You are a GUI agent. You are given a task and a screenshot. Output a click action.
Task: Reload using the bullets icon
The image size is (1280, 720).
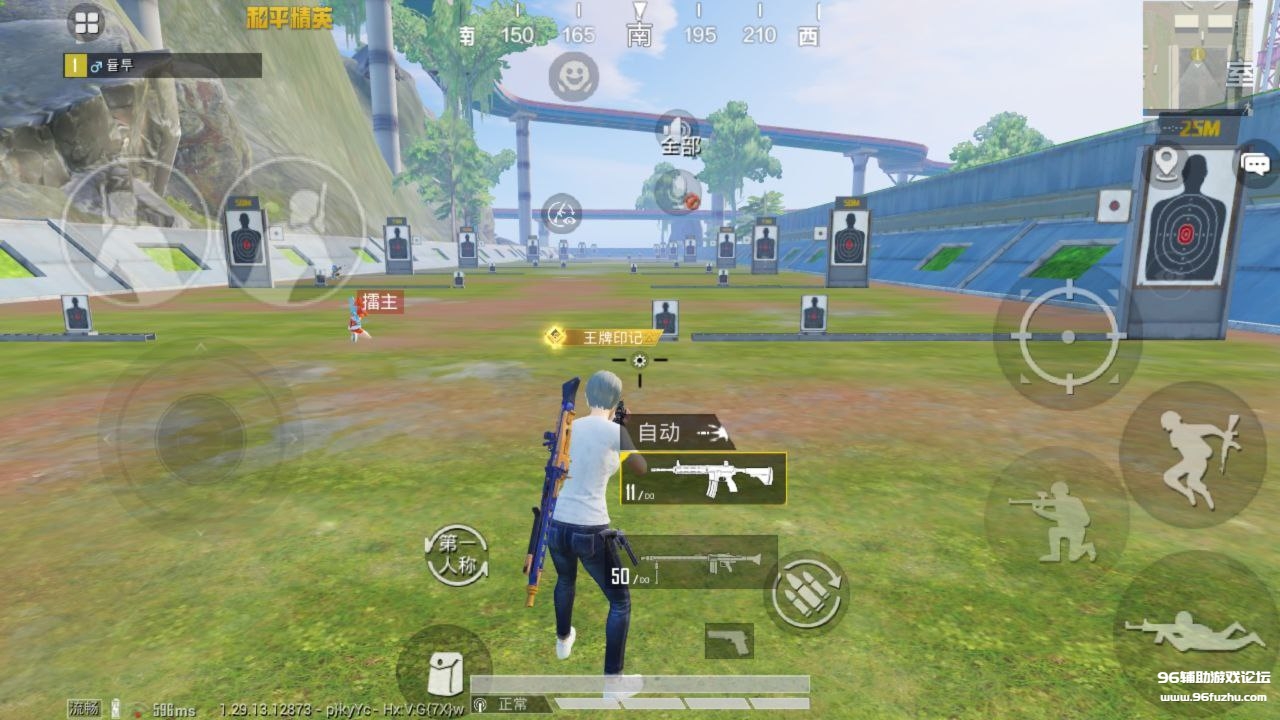[x=806, y=593]
